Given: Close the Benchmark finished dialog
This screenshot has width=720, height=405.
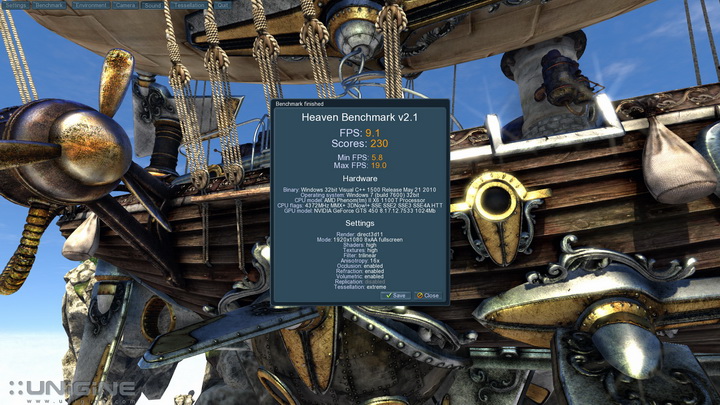Looking at the screenshot, I should [x=427, y=295].
